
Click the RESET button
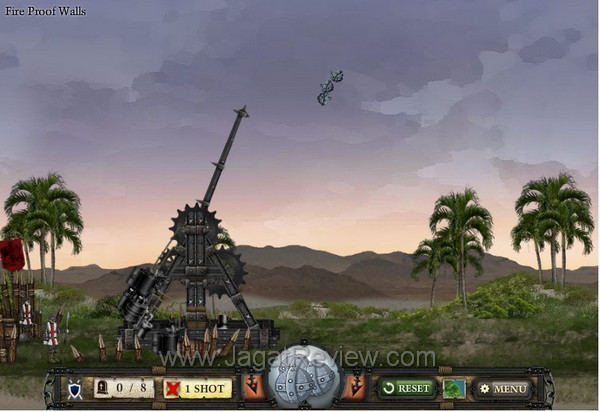pyautogui.click(x=405, y=388)
